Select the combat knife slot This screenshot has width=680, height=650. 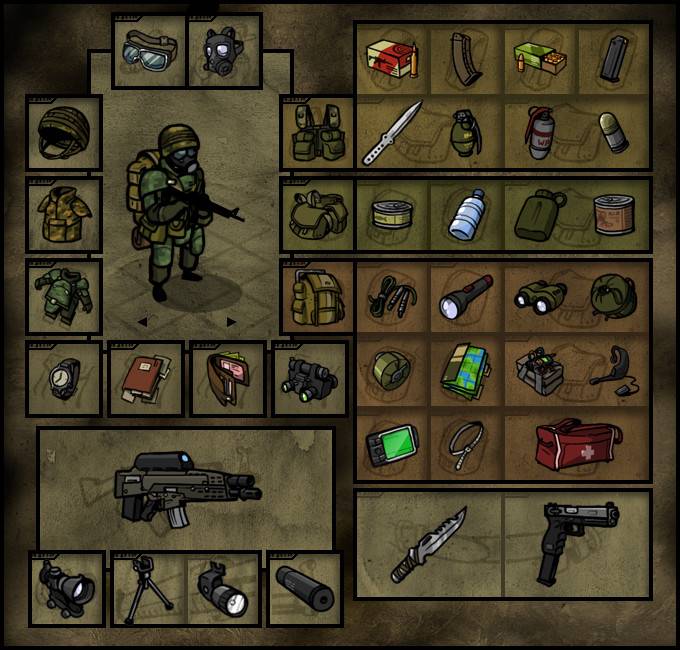point(428,543)
